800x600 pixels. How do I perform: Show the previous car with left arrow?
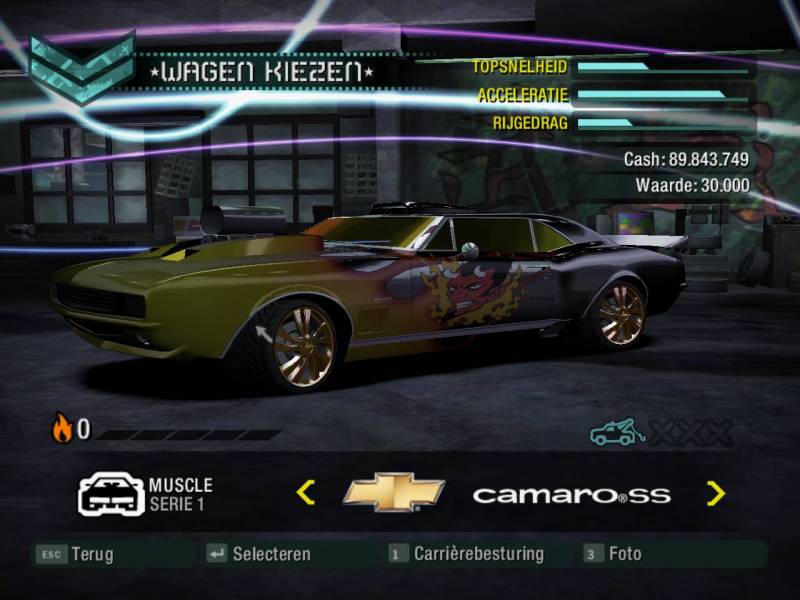(x=306, y=492)
